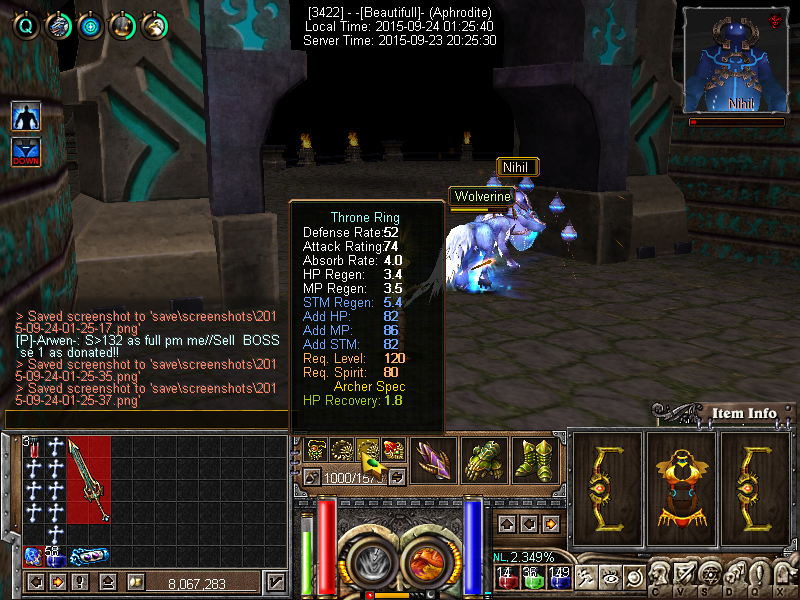The image size is (800, 600).
Task: Use the blue belt potion showing 149
Action: 559,578
